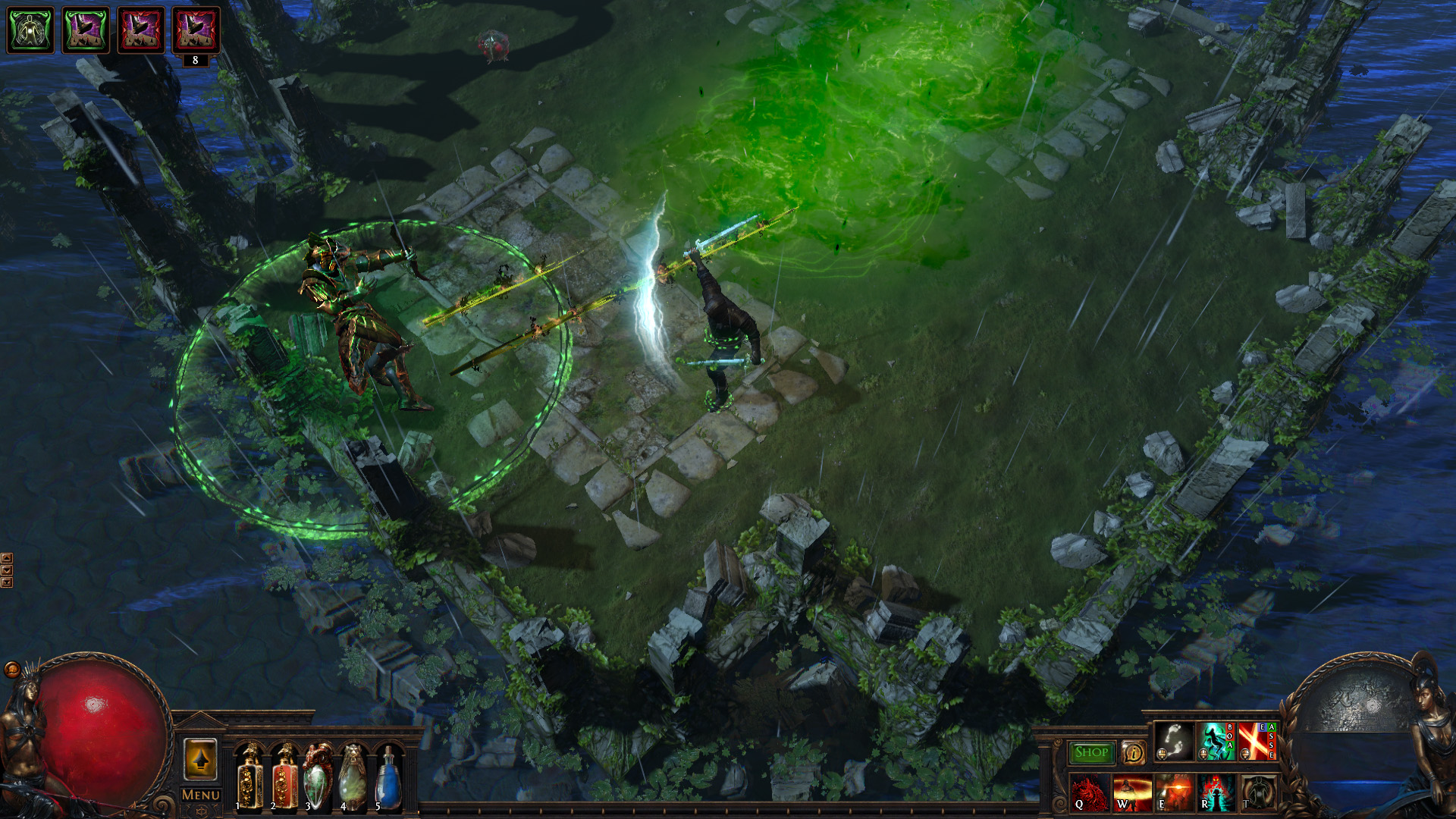Click the T-bound golden figure skill icon
Image resolution: width=1456 pixels, height=819 pixels.
1258,793
